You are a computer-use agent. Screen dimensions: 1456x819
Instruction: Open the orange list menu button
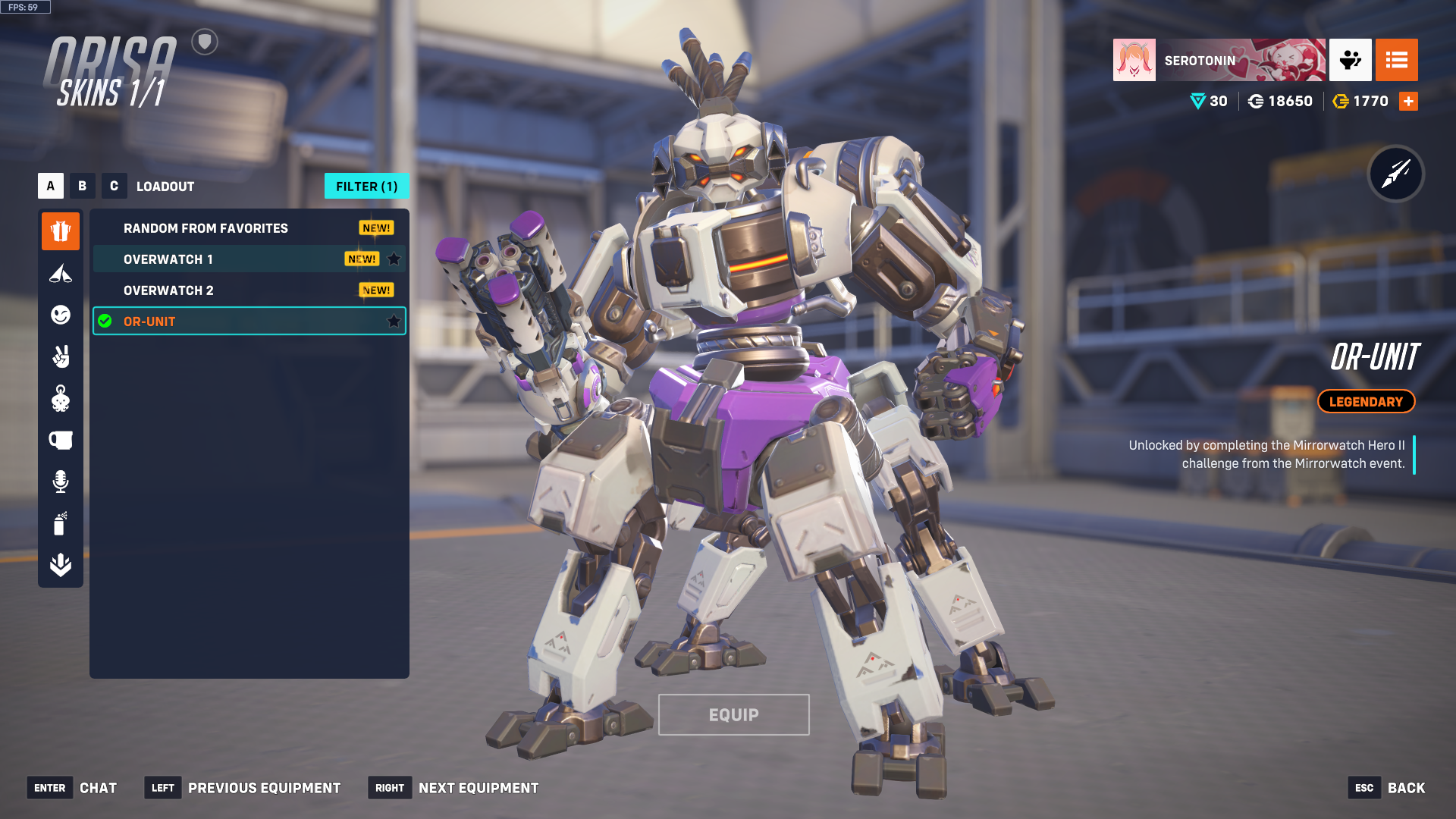[1396, 60]
